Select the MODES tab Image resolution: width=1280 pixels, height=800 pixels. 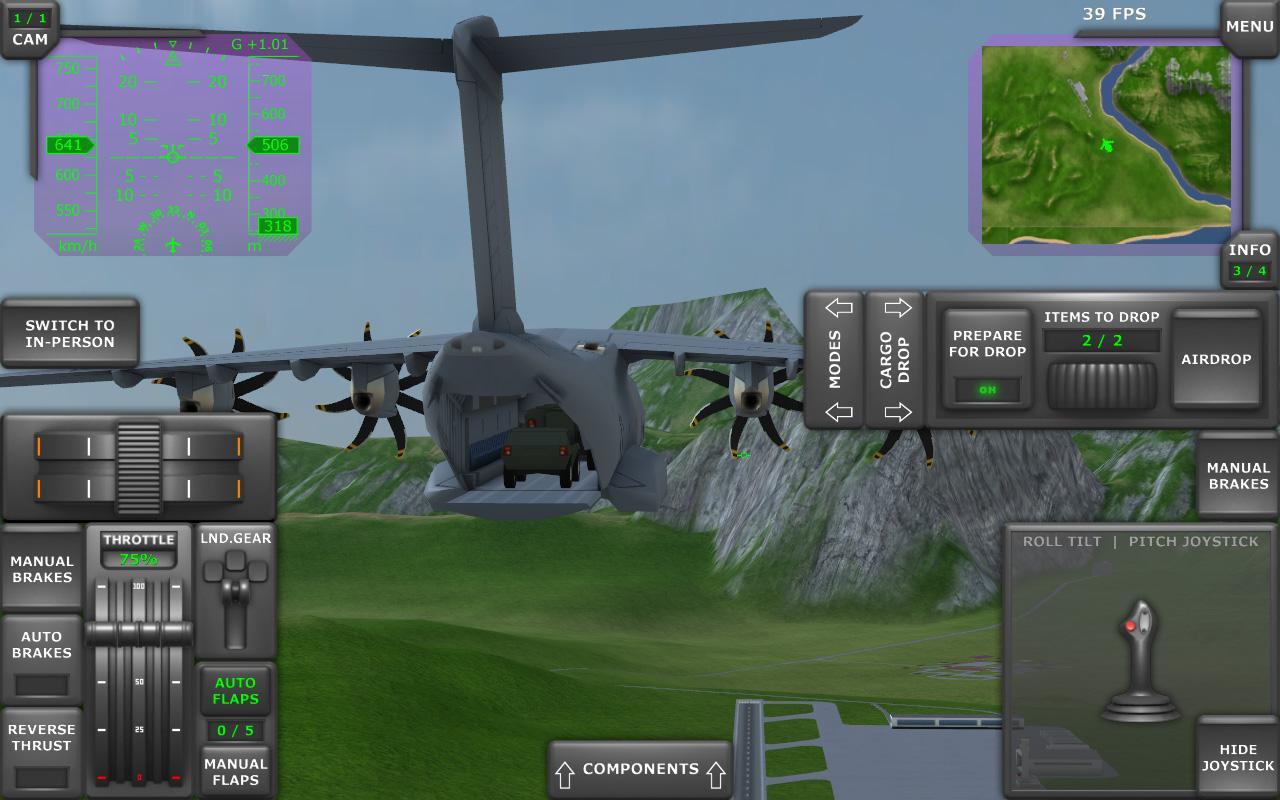pos(836,358)
